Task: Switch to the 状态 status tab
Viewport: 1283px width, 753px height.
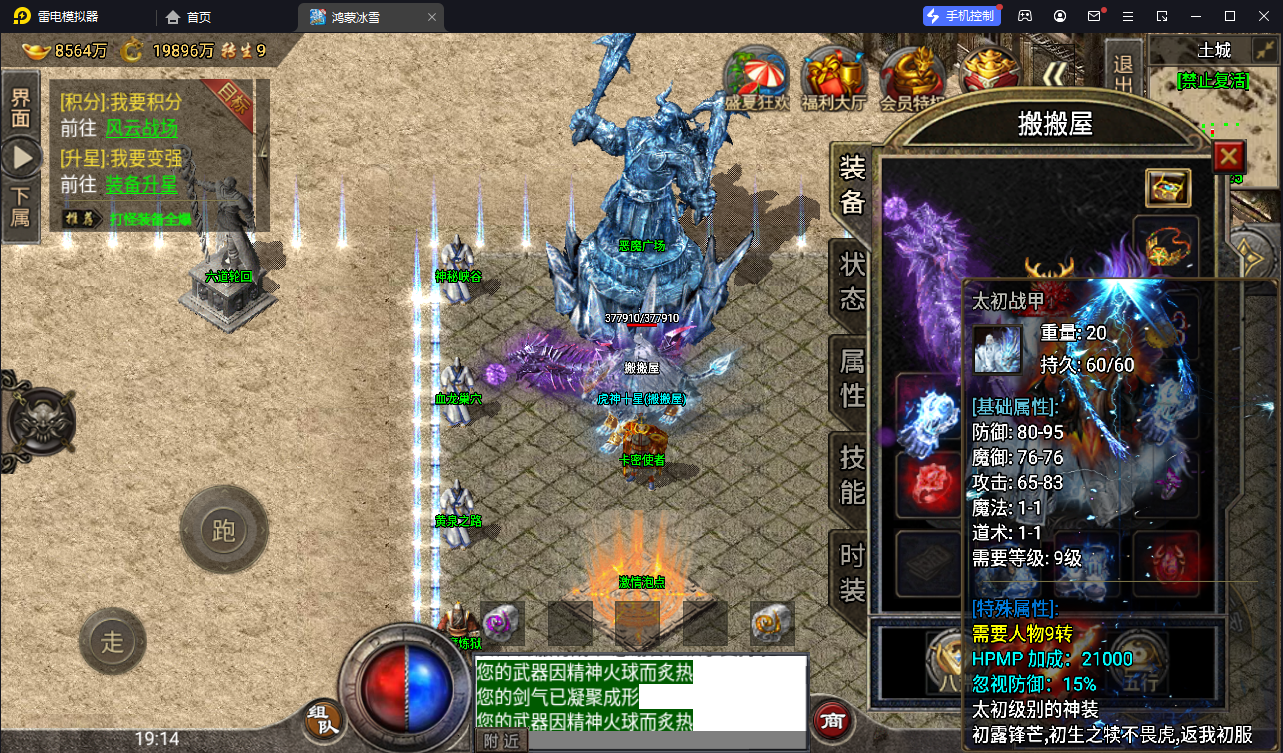Action: (x=852, y=282)
